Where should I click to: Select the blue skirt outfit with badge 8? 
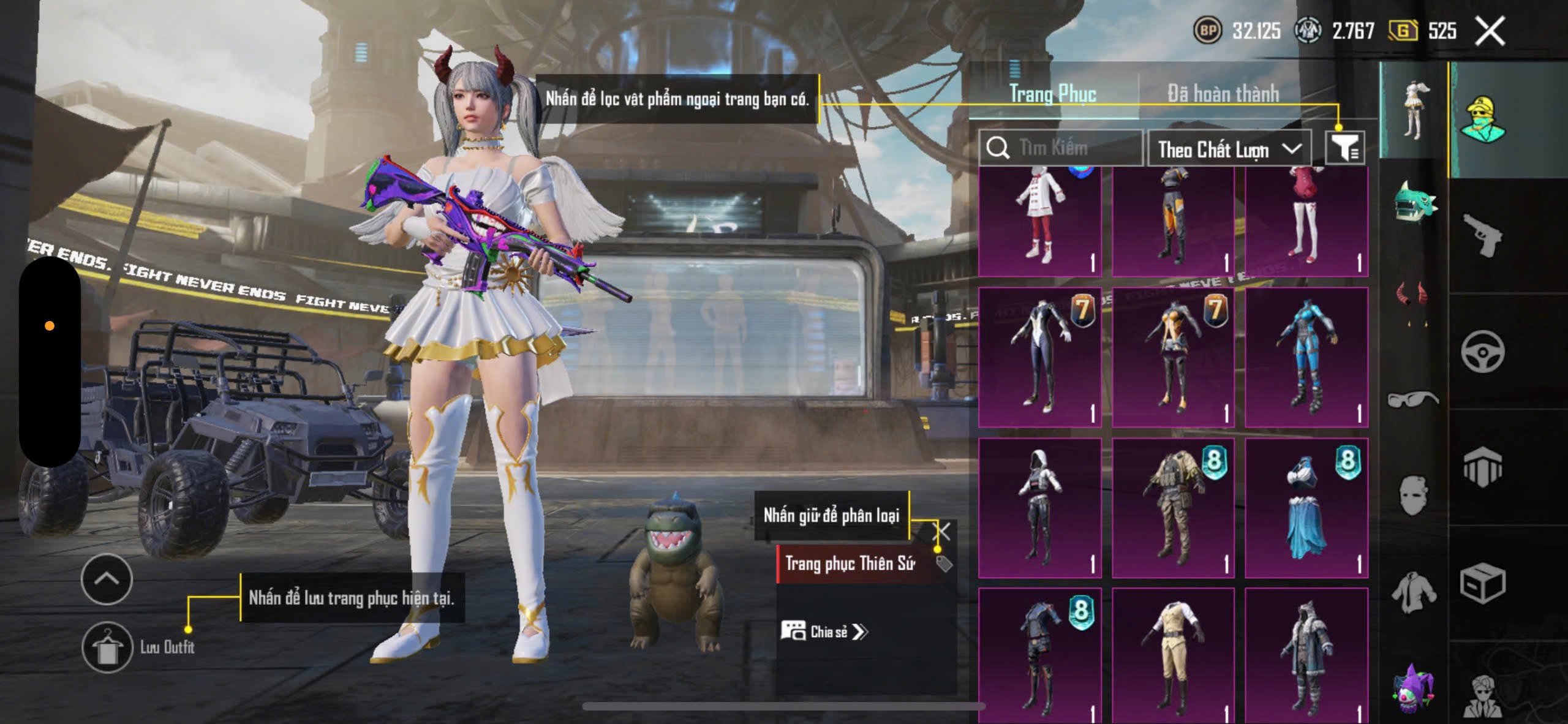tap(1306, 508)
